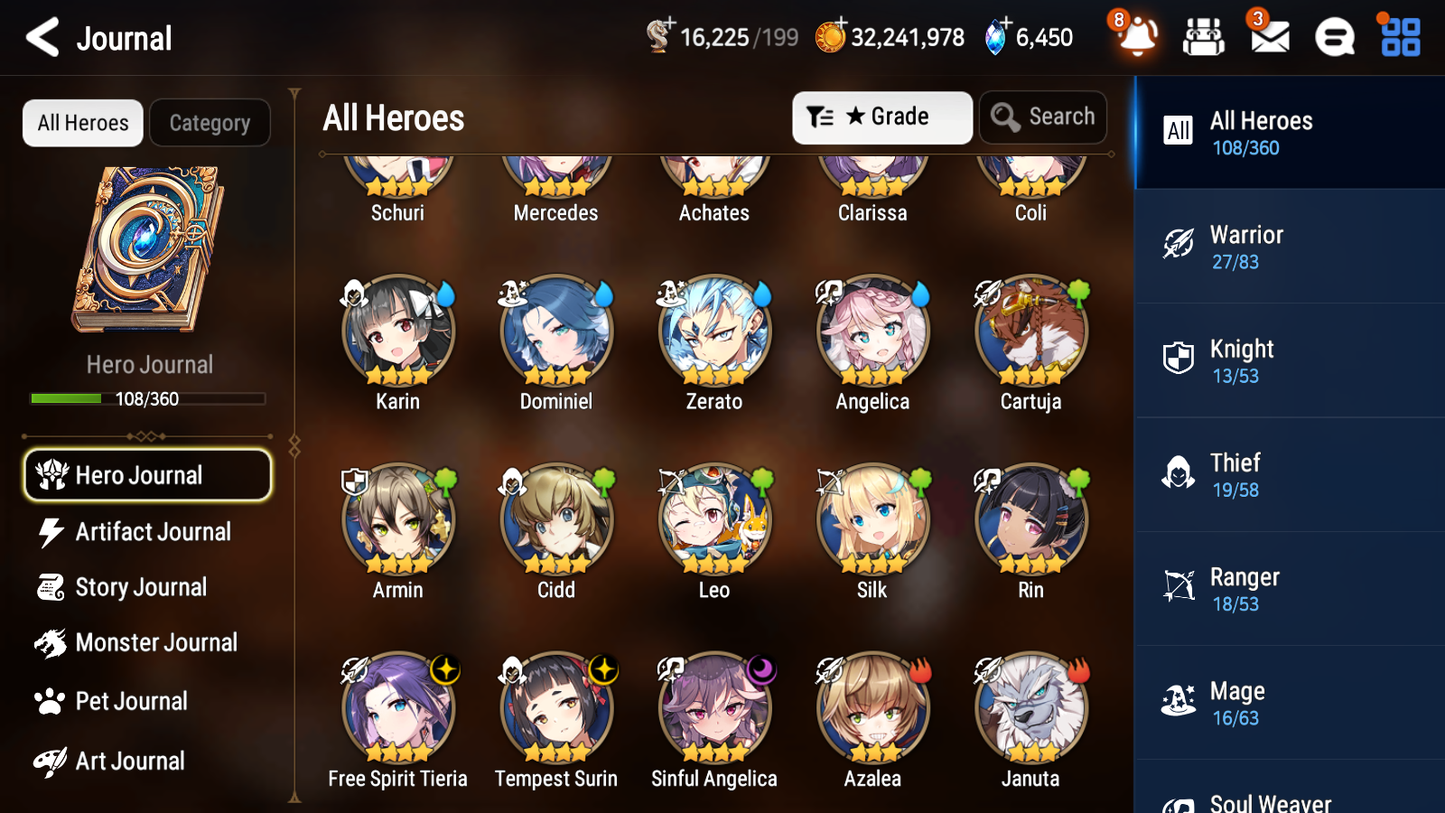Open the chat icon

point(1334,37)
